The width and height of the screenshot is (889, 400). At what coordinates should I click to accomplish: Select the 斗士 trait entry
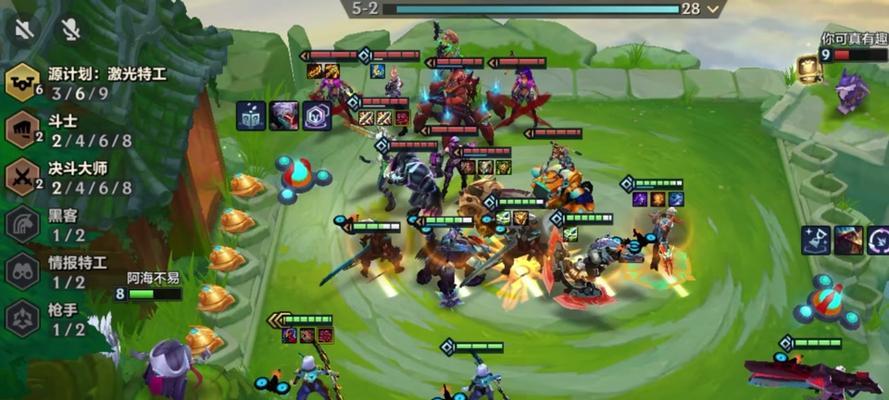click(x=22, y=130)
